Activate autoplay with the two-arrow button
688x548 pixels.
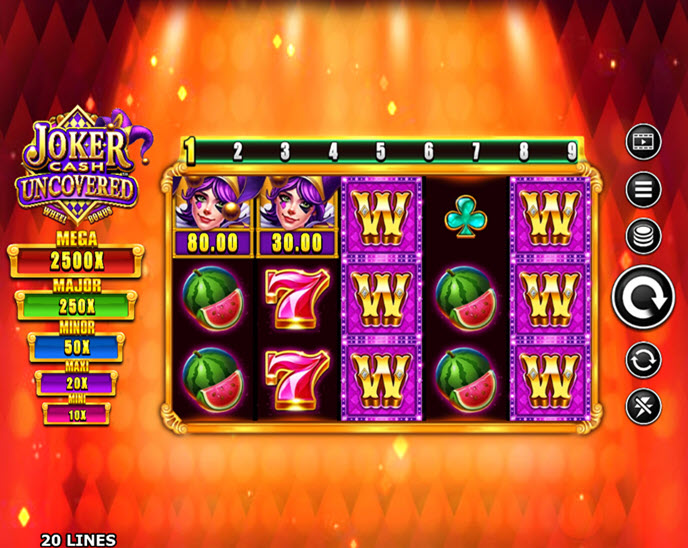(643, 358)
